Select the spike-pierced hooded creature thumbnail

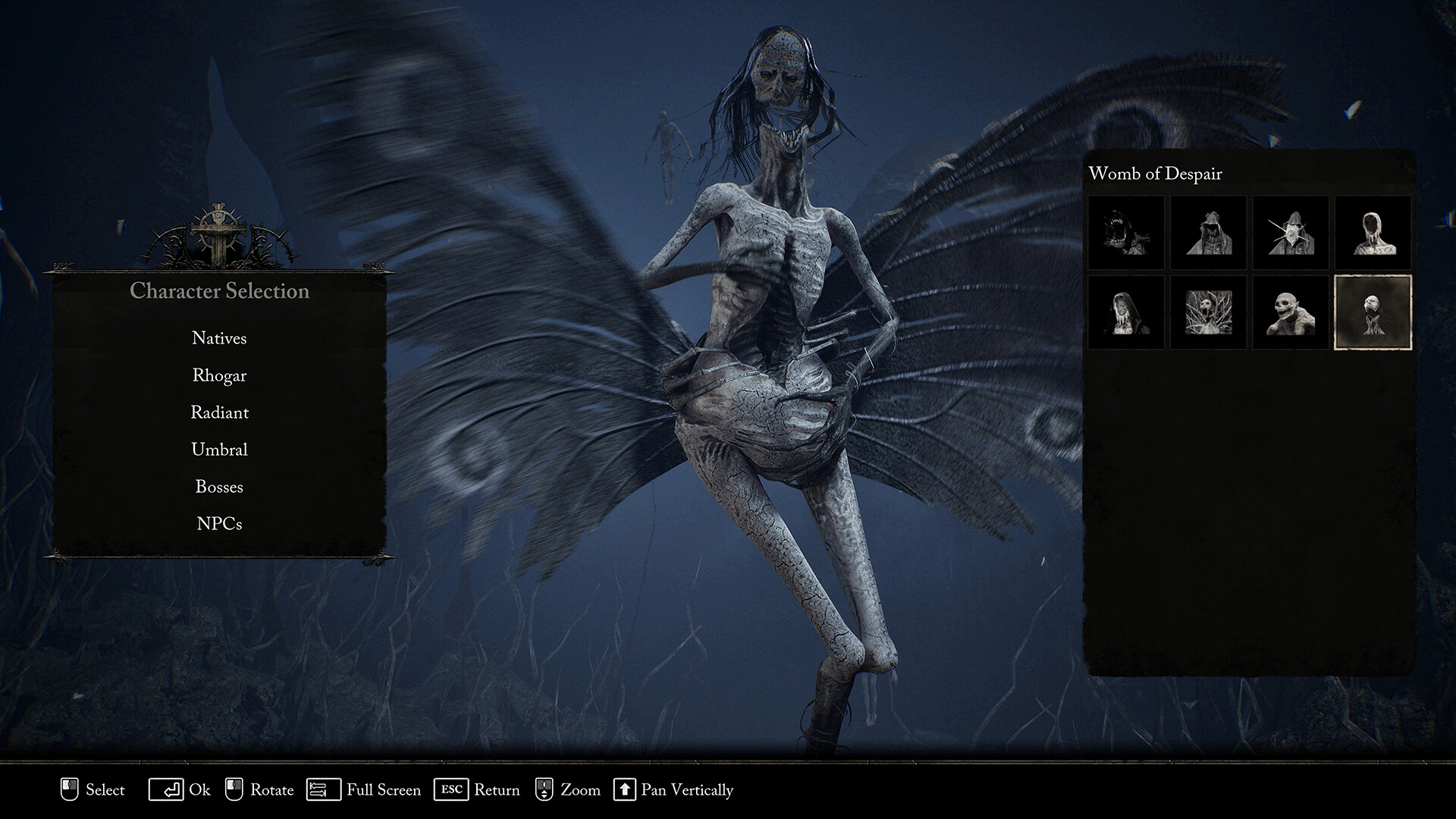pos(1291,233)
